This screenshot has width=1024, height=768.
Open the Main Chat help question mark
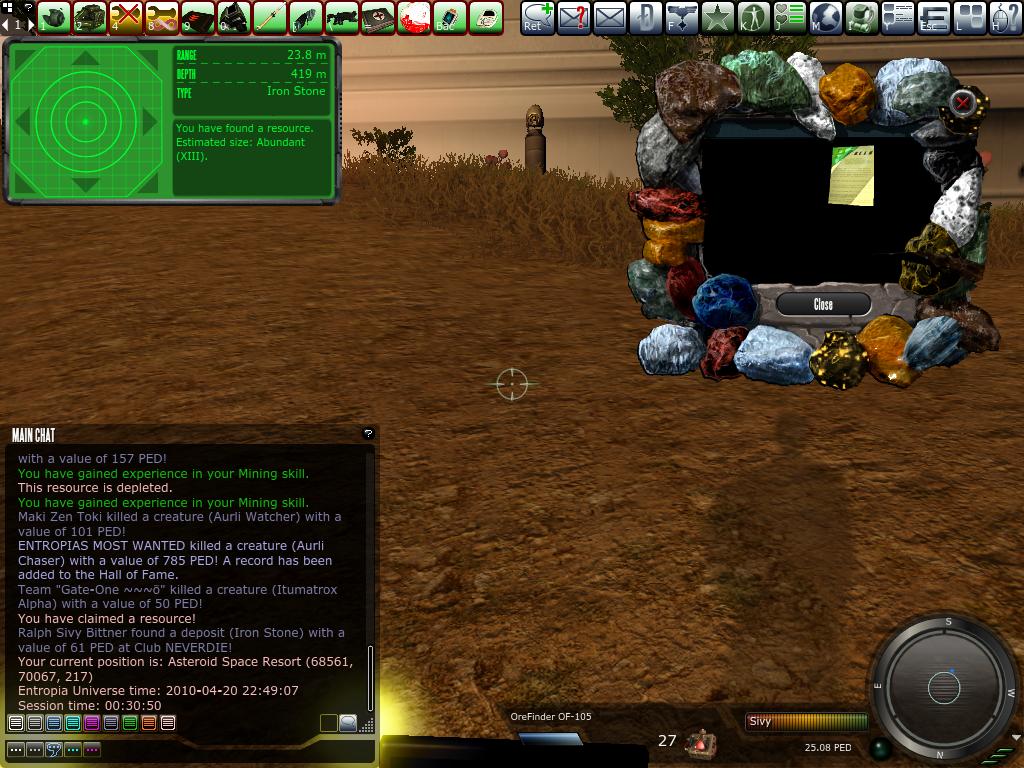coord(368,433)
